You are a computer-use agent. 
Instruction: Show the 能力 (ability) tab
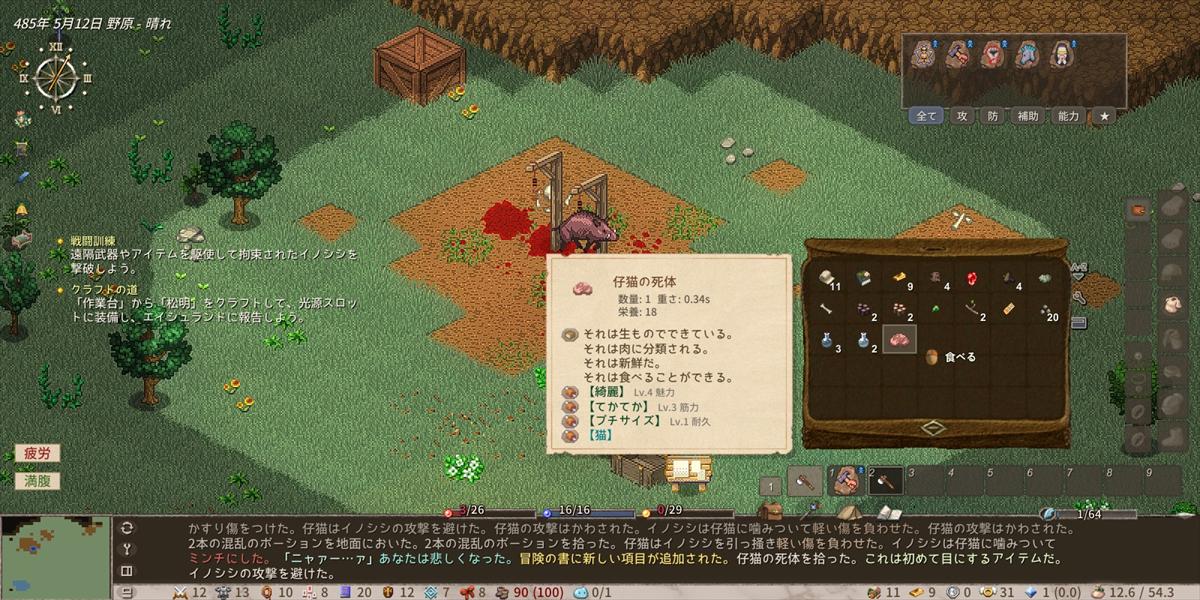tap(1068, 116)
